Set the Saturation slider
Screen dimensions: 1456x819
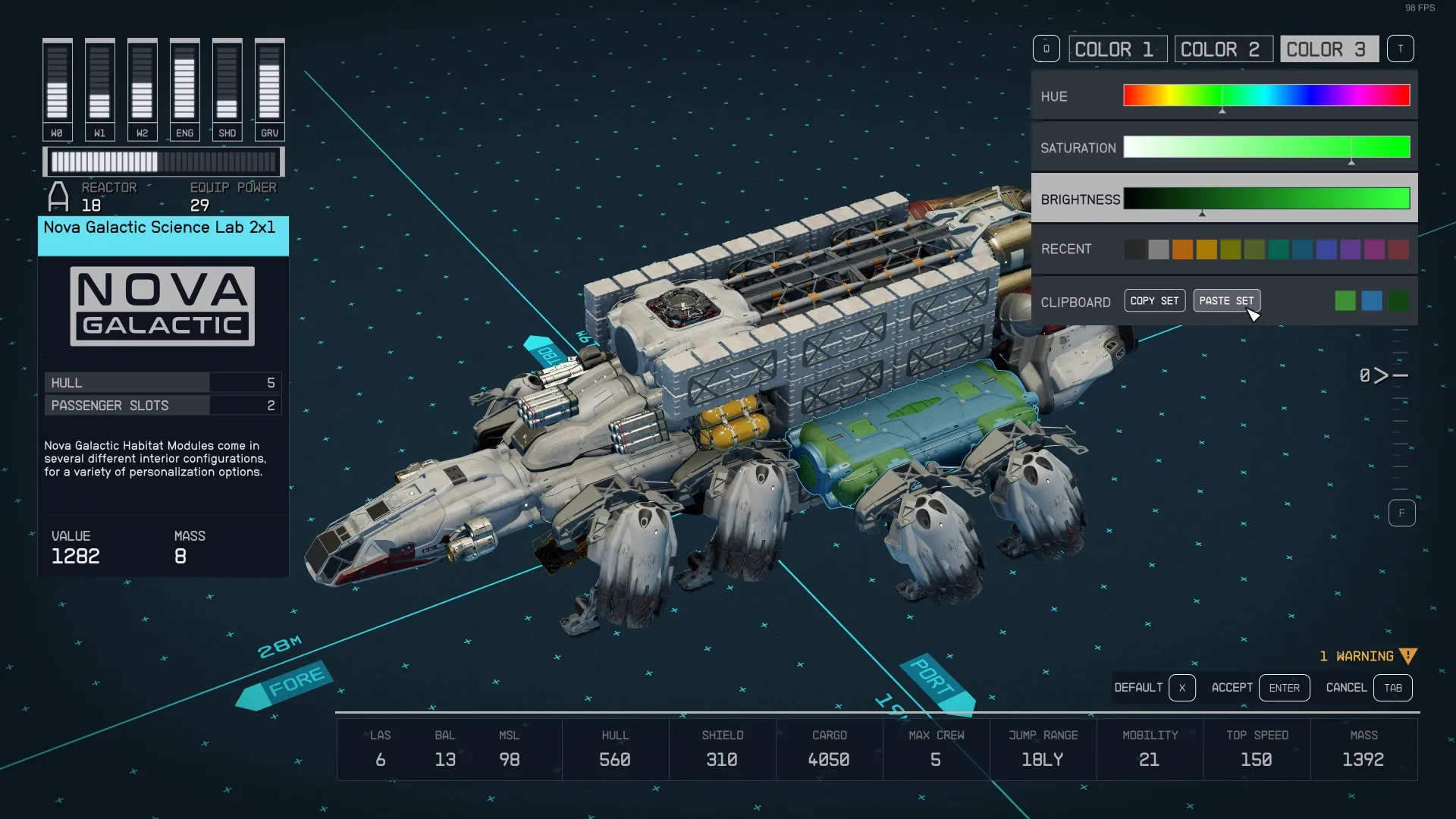click(1266, 147)
